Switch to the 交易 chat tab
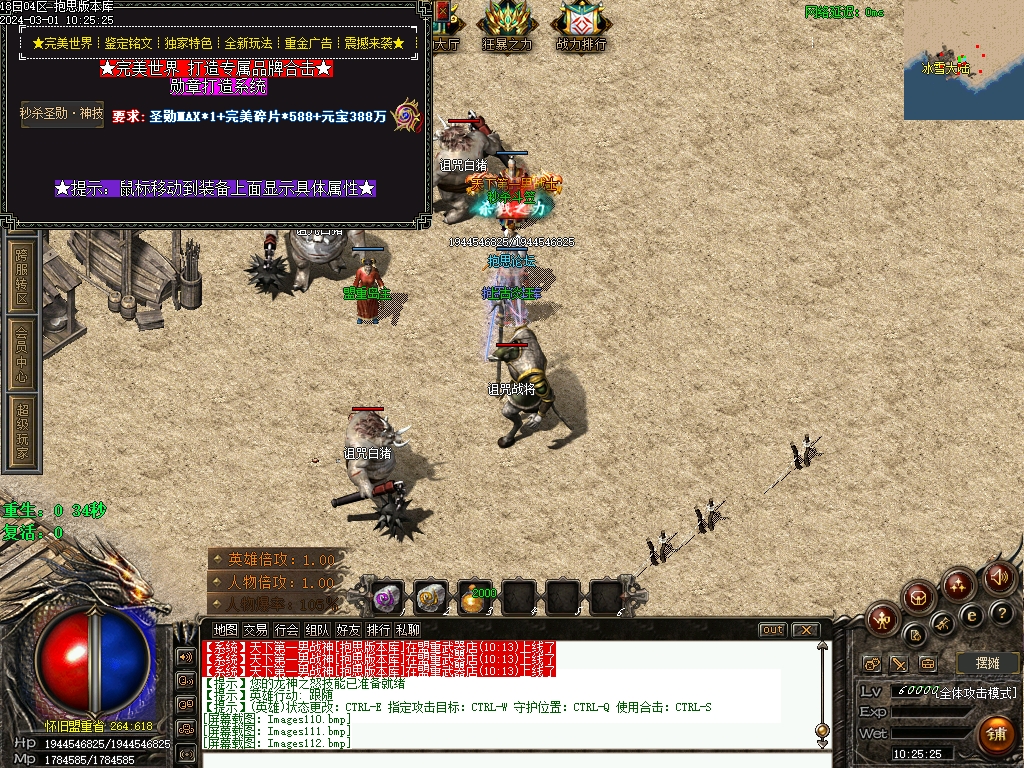The image size is (1024, 768). pyautogui.click(x=256, y=630)
